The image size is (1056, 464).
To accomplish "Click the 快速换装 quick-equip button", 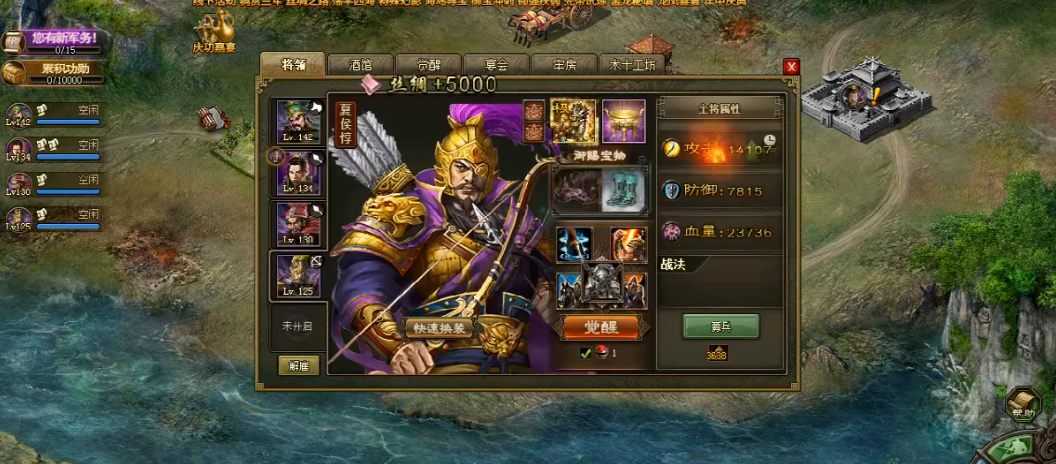I will point(439,327).
